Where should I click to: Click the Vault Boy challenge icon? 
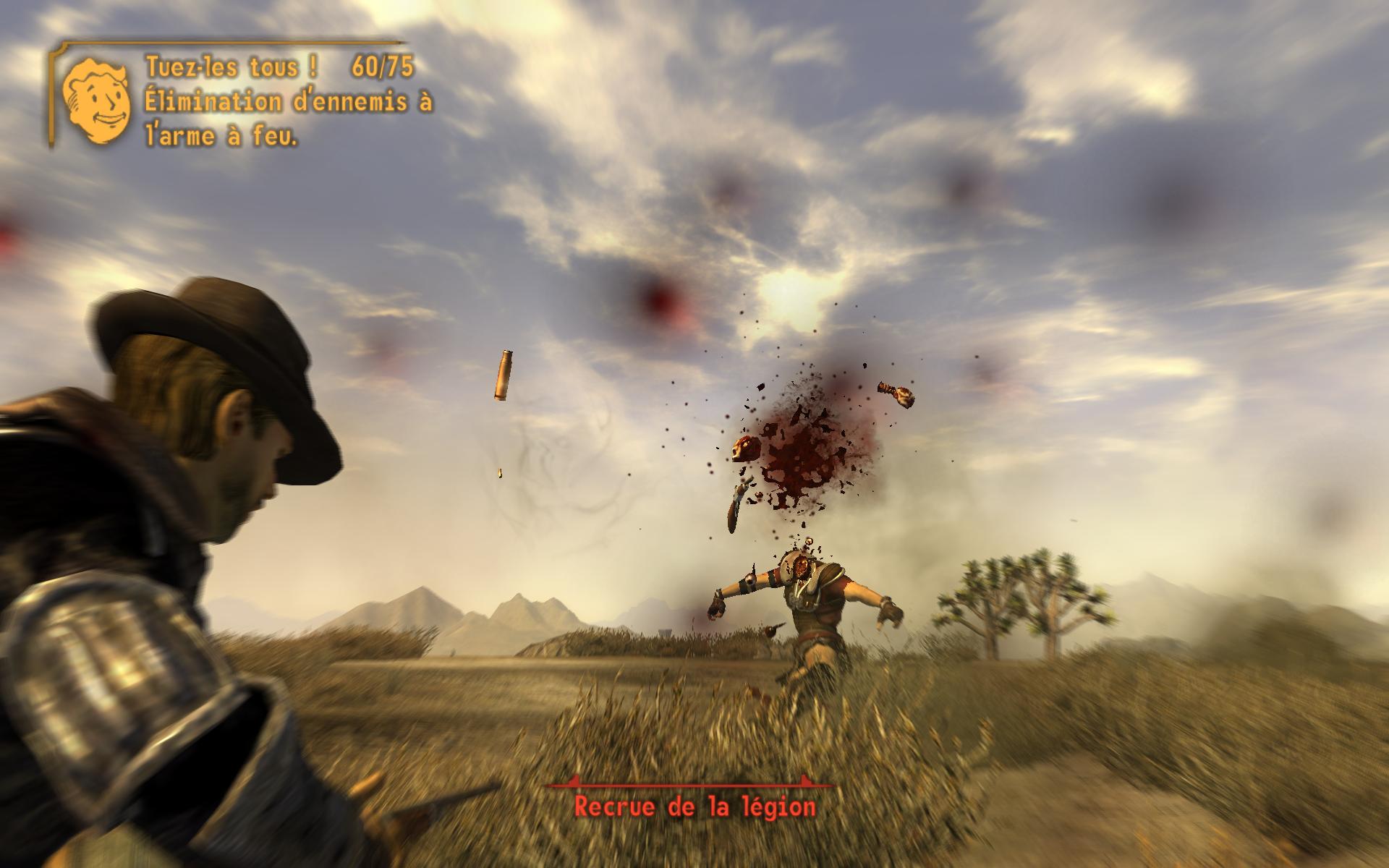coord(96,101)
